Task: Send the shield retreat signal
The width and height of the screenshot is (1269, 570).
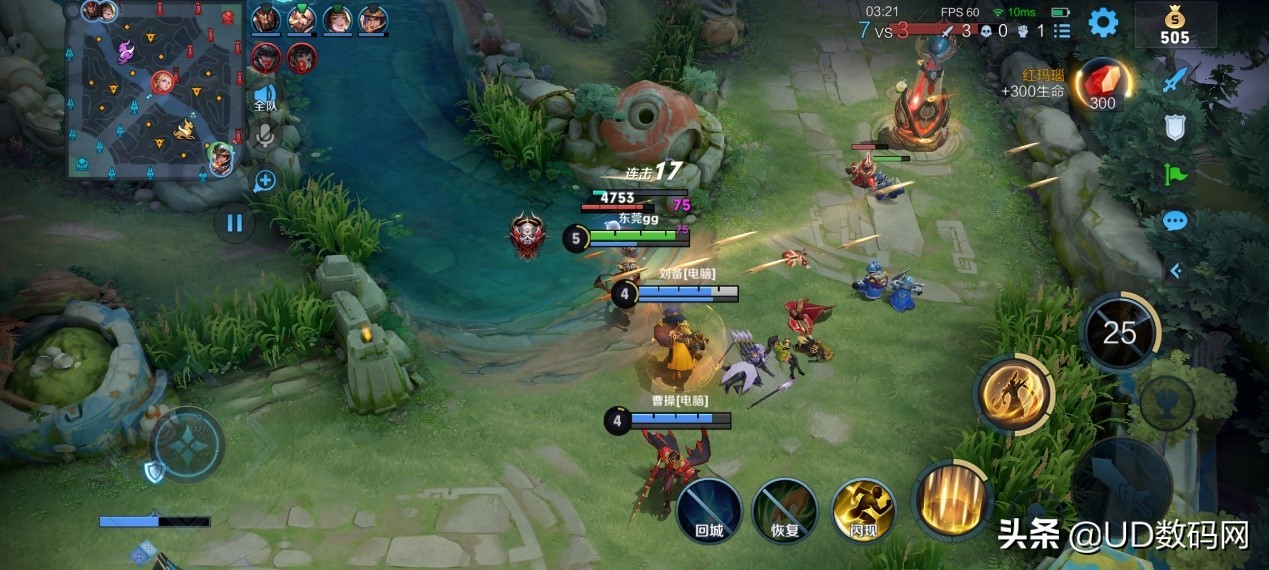Action: [x=1176, y=127]
